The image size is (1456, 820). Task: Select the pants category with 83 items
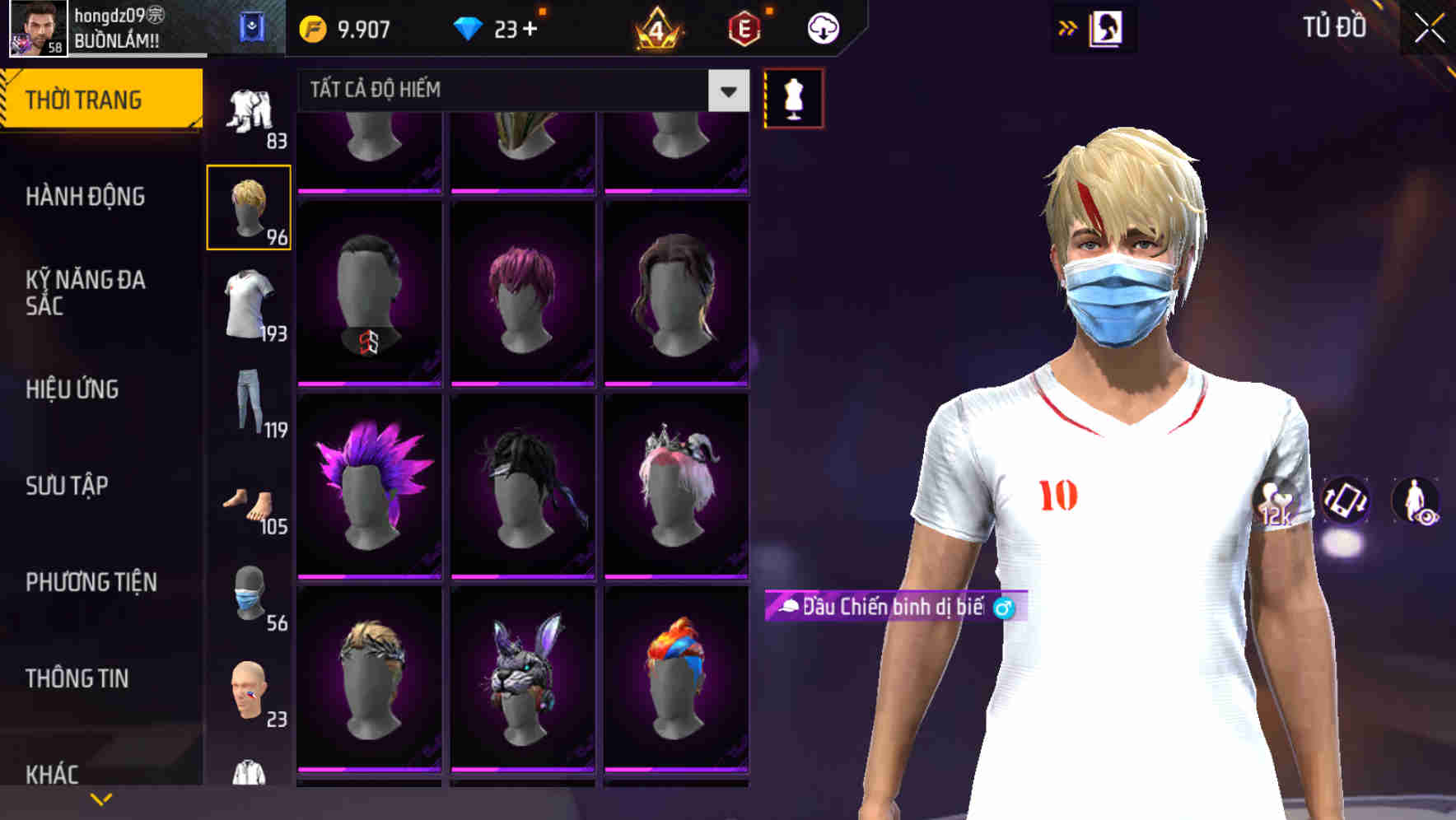click(x=249, y=111)
